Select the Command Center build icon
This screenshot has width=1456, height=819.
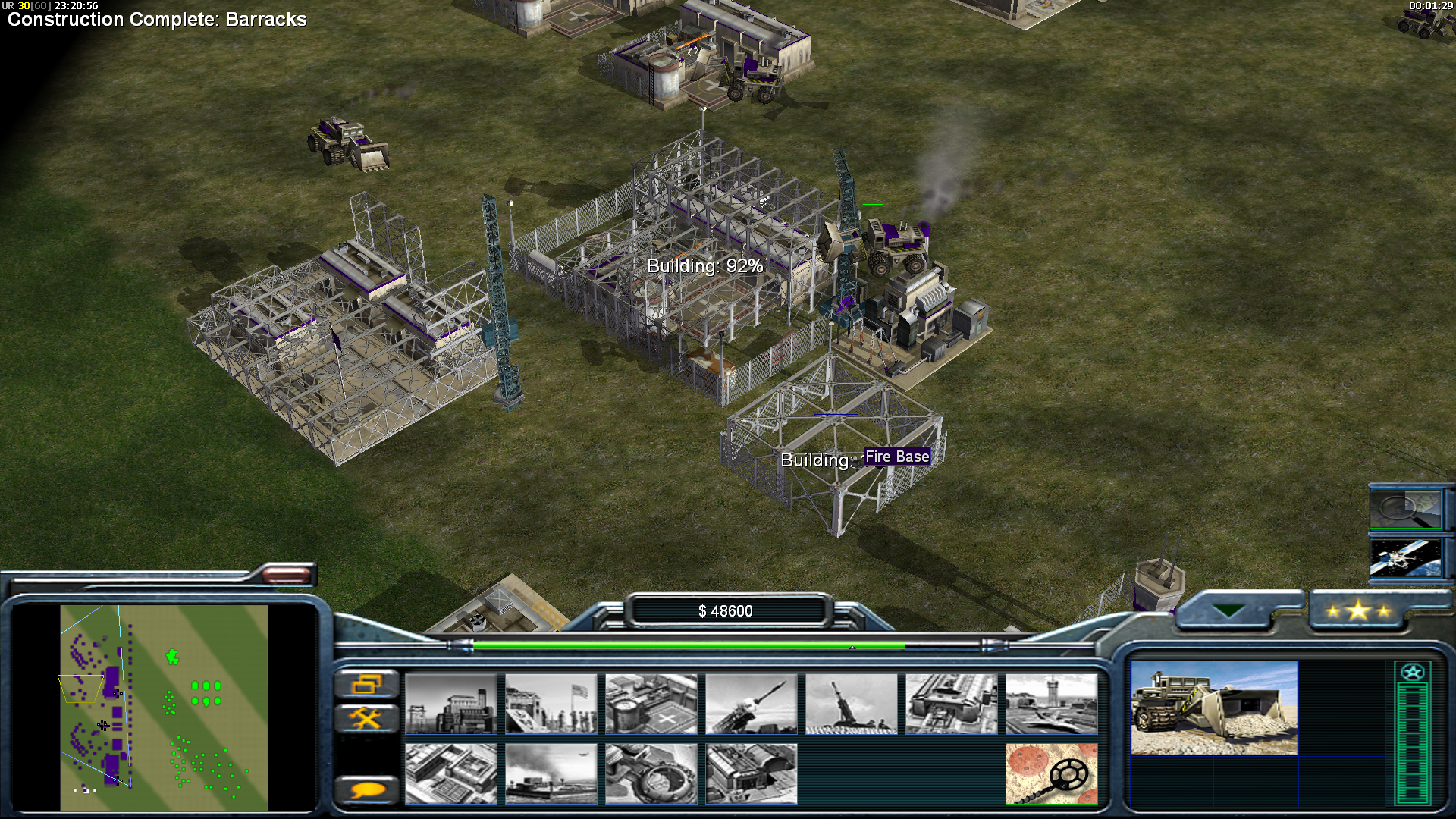coord(751,773)
